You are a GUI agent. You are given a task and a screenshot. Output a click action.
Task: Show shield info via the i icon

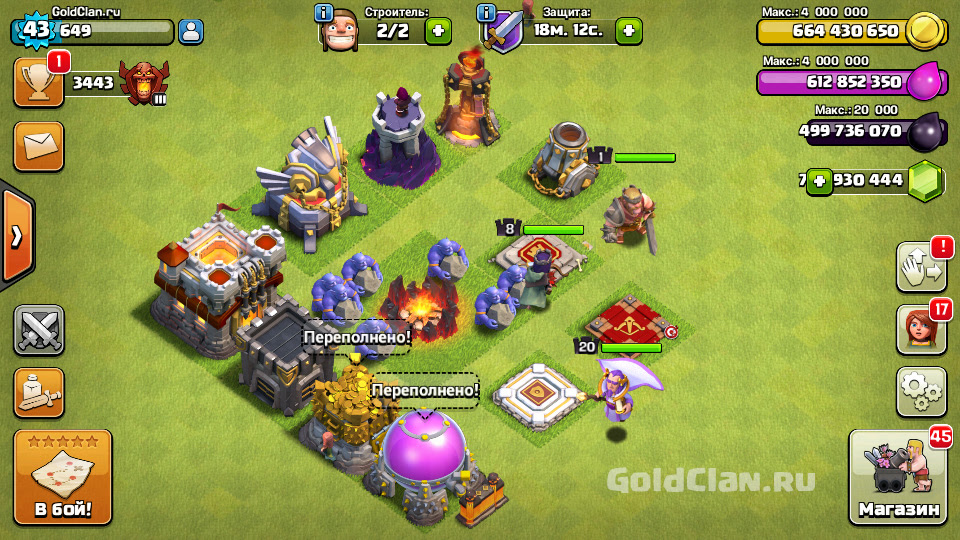(487, 13)
